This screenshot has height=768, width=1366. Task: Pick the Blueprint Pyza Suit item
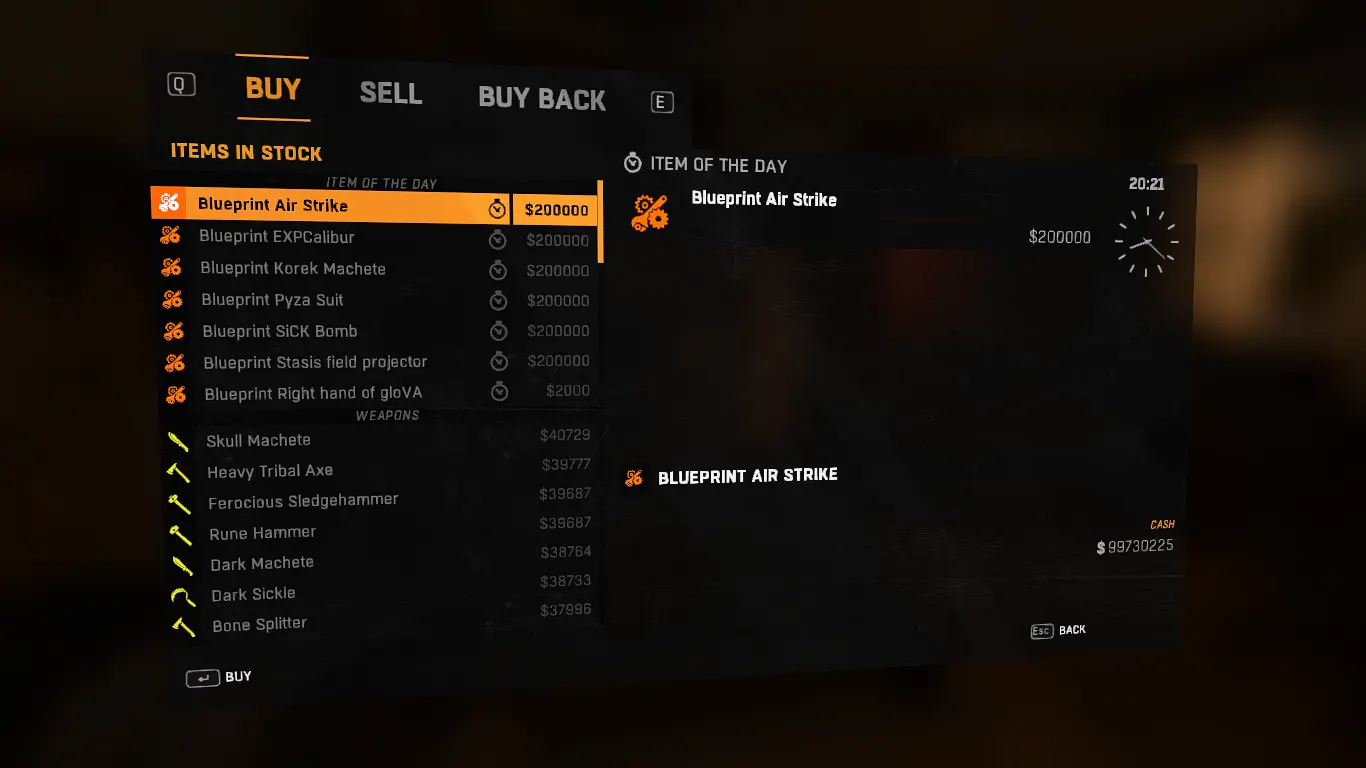272,300
